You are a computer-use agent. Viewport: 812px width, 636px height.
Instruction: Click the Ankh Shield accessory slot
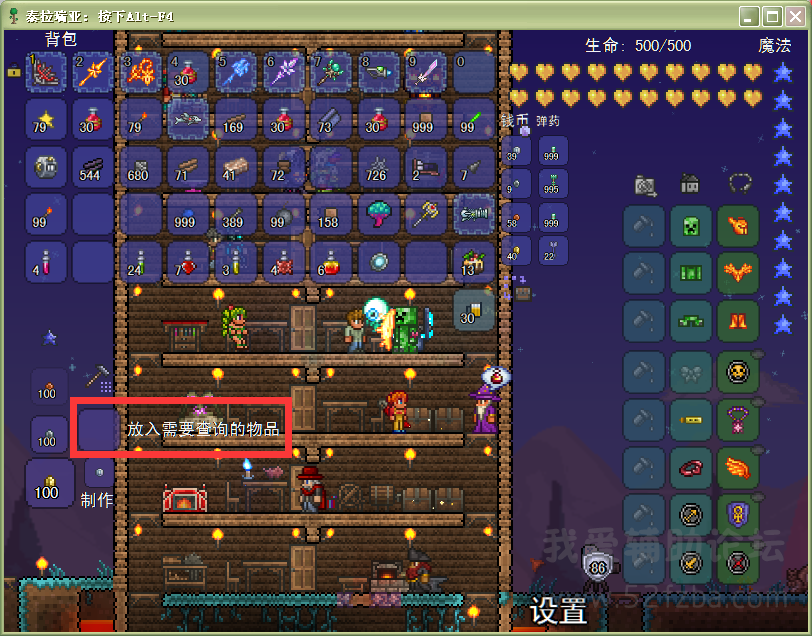738,516
